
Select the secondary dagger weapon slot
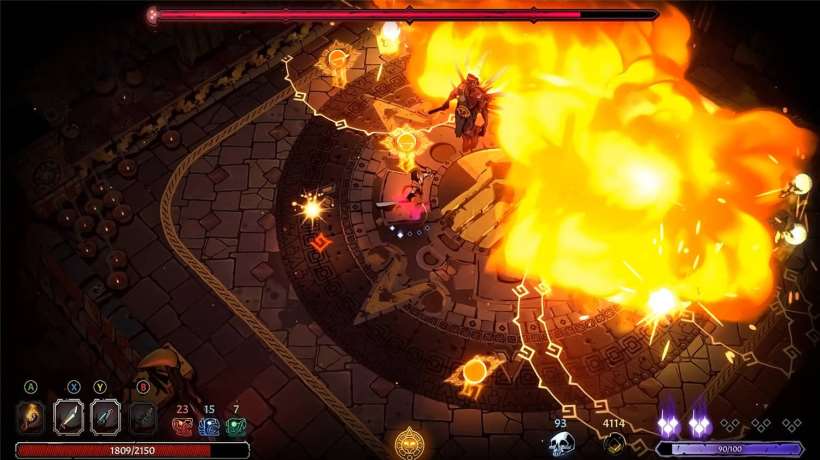[106, 417]
